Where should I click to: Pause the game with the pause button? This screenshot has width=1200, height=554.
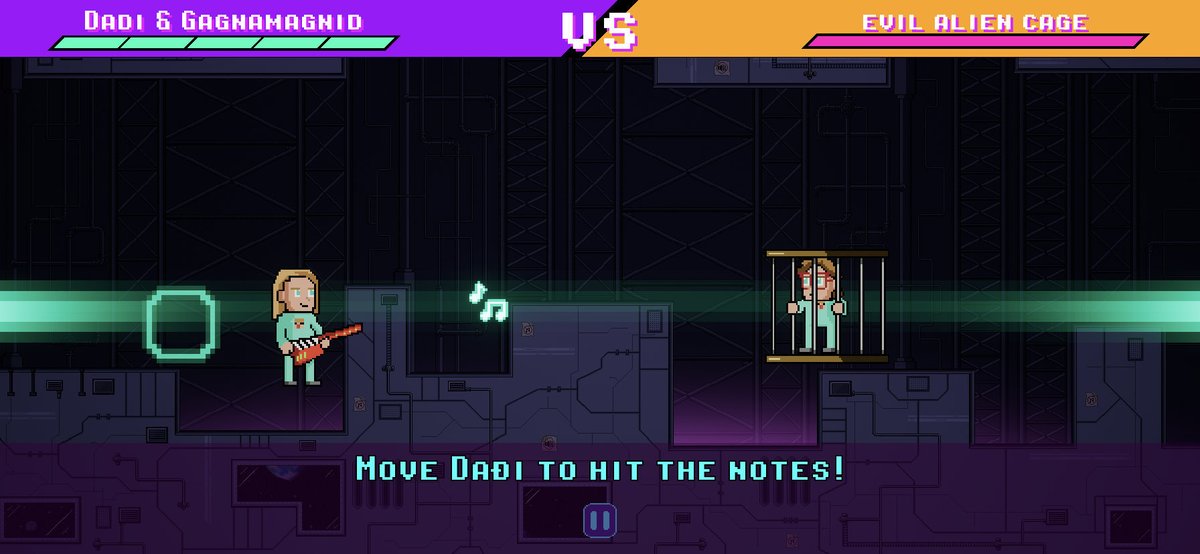600,519
